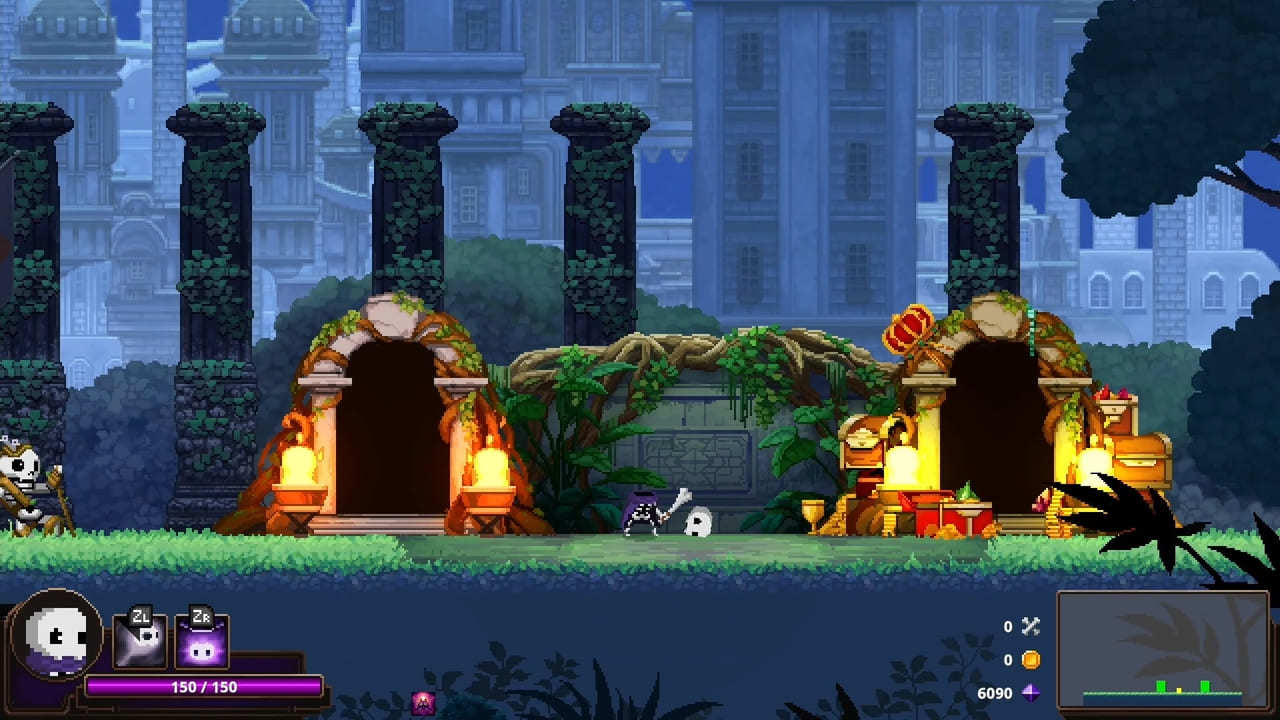1280x720 pixels.
Task: Click the gold coin currency icon
Action: click(x=1032, y=662)
